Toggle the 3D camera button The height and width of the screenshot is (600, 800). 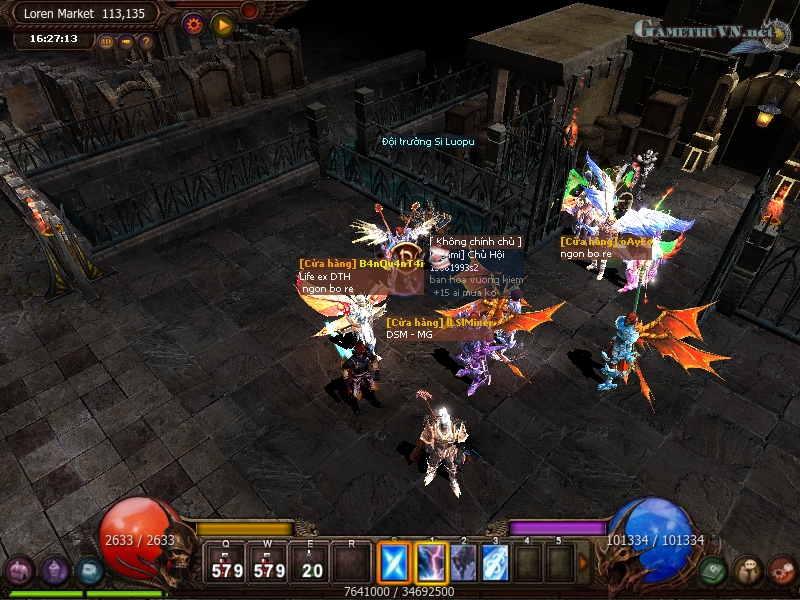(x=106, y=42)
